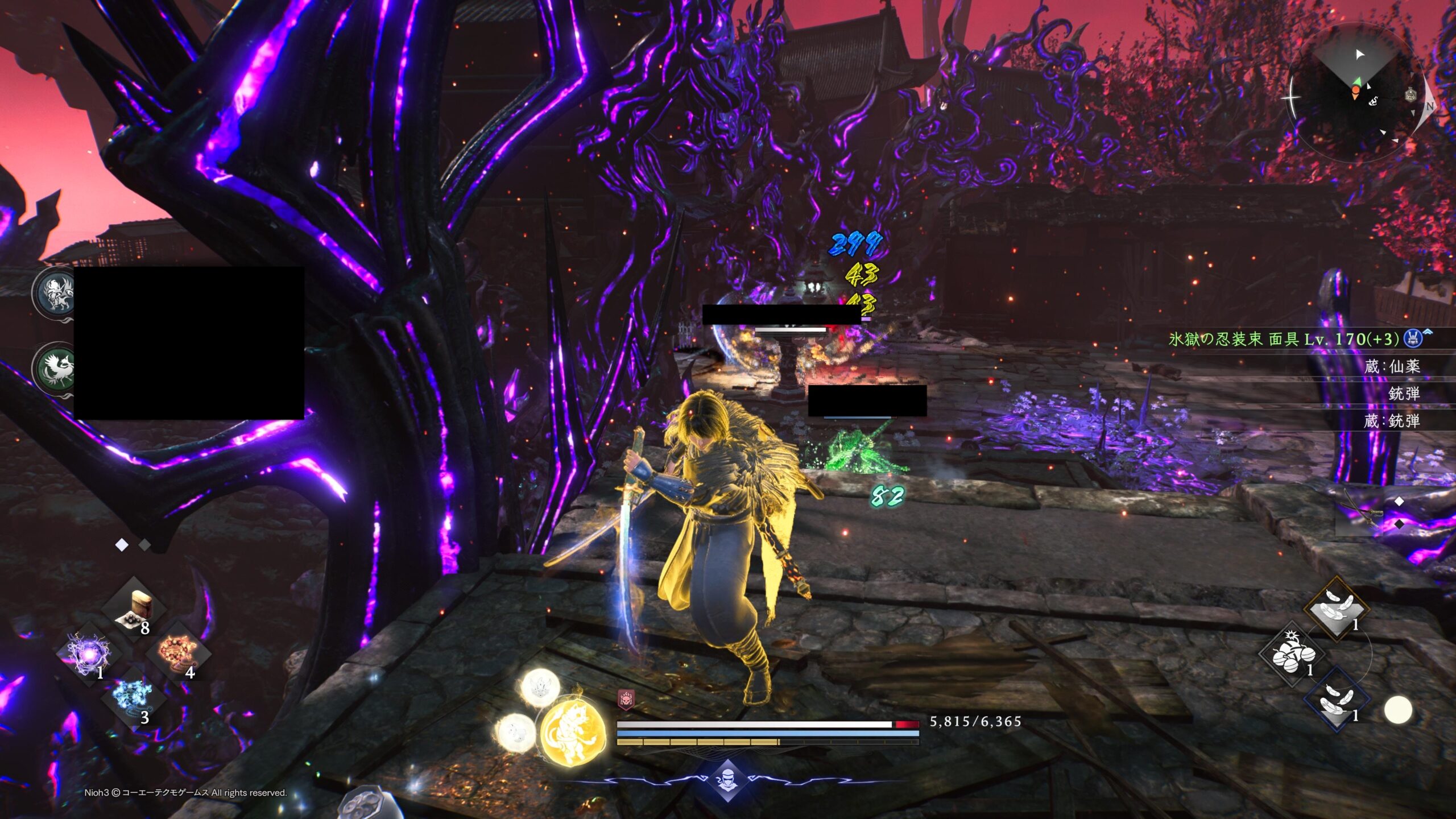
Task: Activate the blue-bordered feather ninjutsu slot
Action: coord(1336,700)
